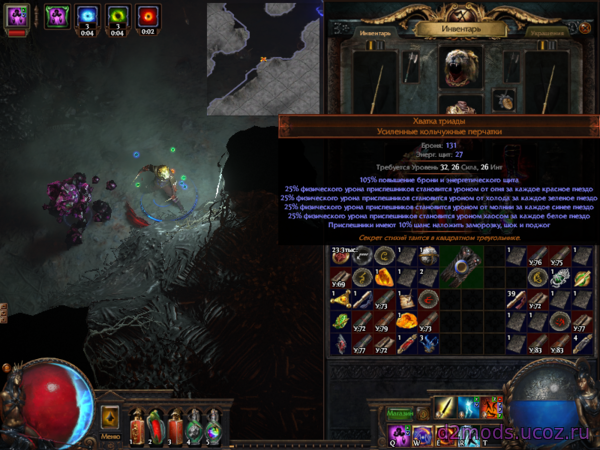Screen dimensions: 600x450
Task: Activate the W skill icon
Action: pos(422,433)
